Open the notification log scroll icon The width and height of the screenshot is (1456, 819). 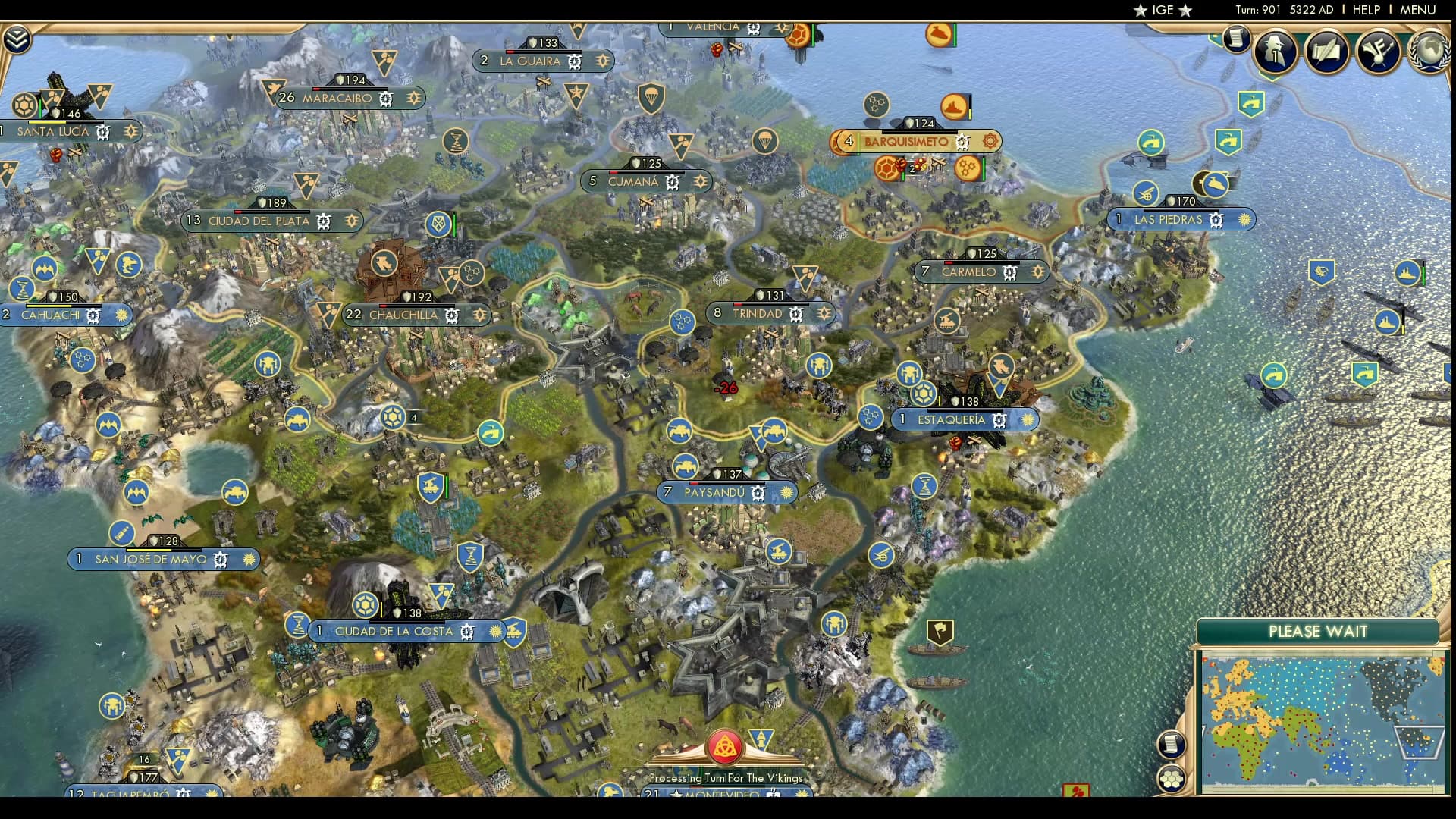tap(1236, 39)
